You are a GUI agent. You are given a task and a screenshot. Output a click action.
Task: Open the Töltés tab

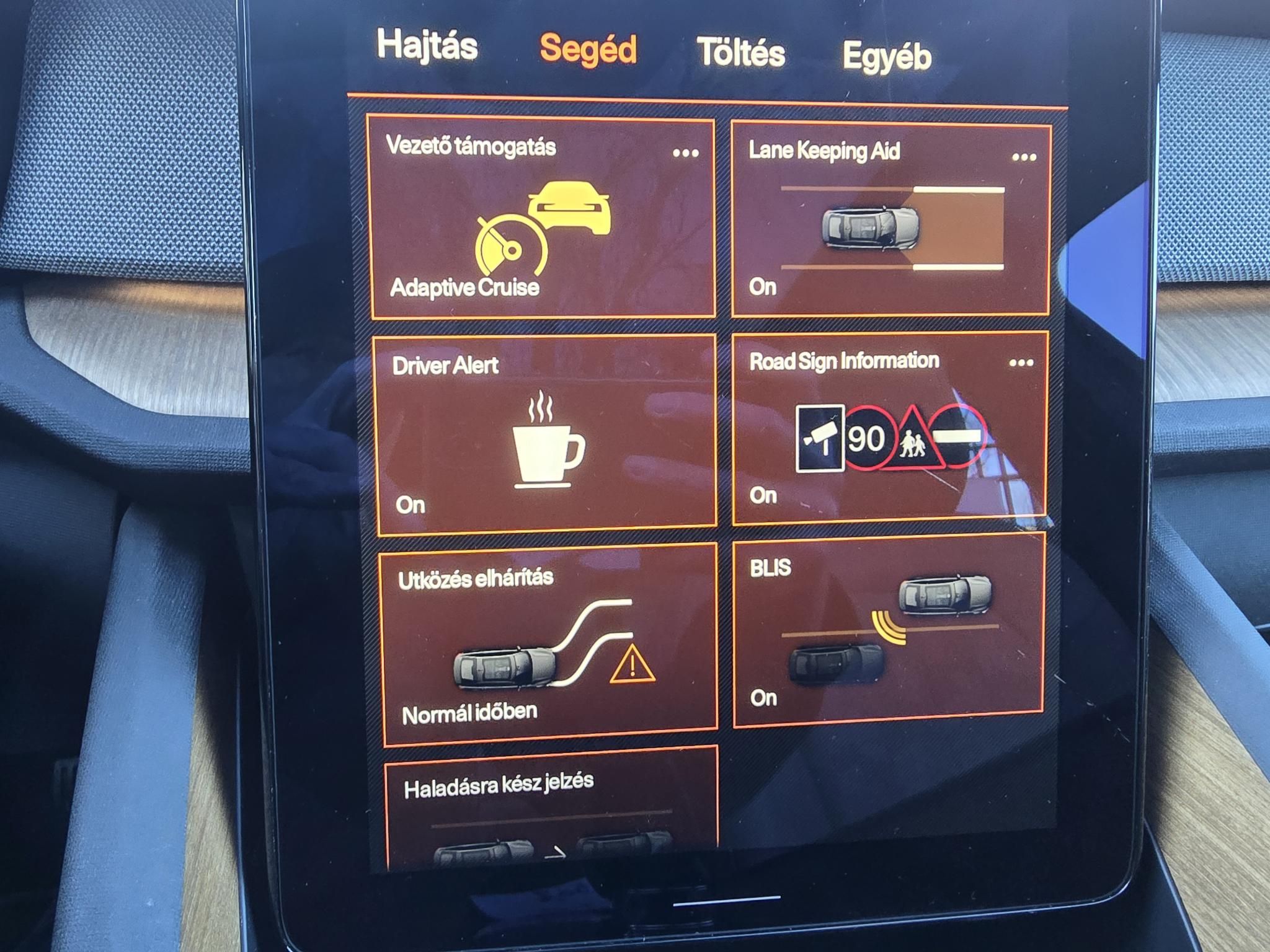[741, 52]
